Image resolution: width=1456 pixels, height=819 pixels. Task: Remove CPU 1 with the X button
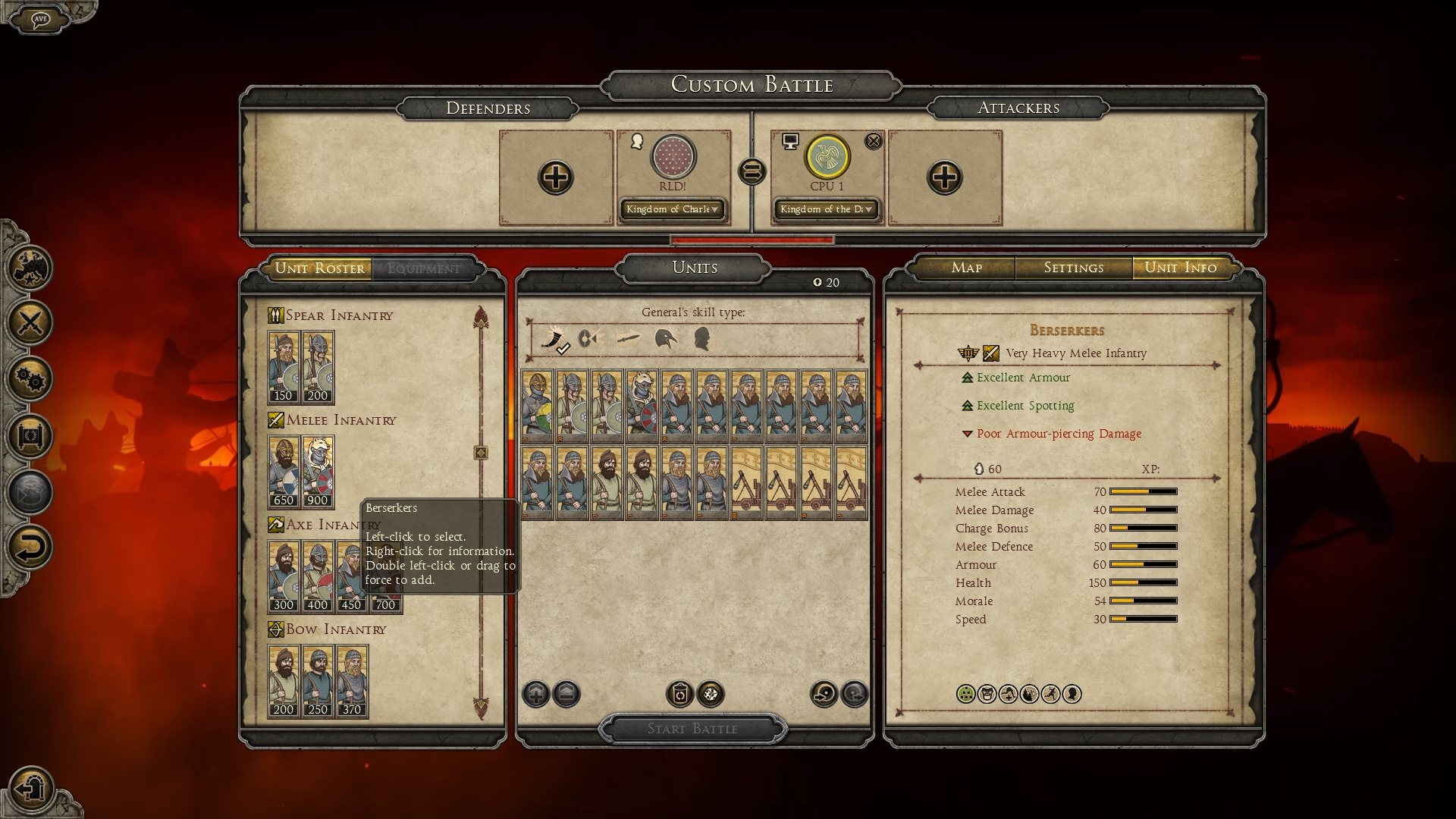coord(874,141)
